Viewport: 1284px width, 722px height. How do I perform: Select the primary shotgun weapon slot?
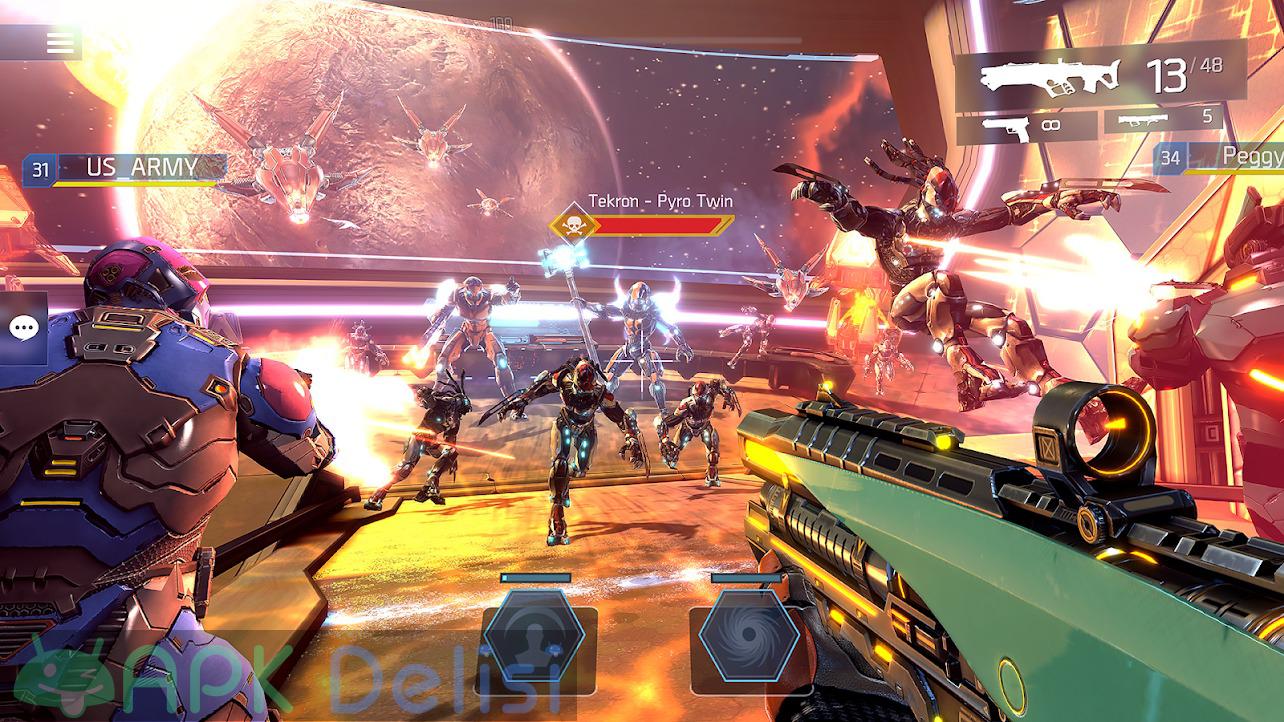point(1100,76)
